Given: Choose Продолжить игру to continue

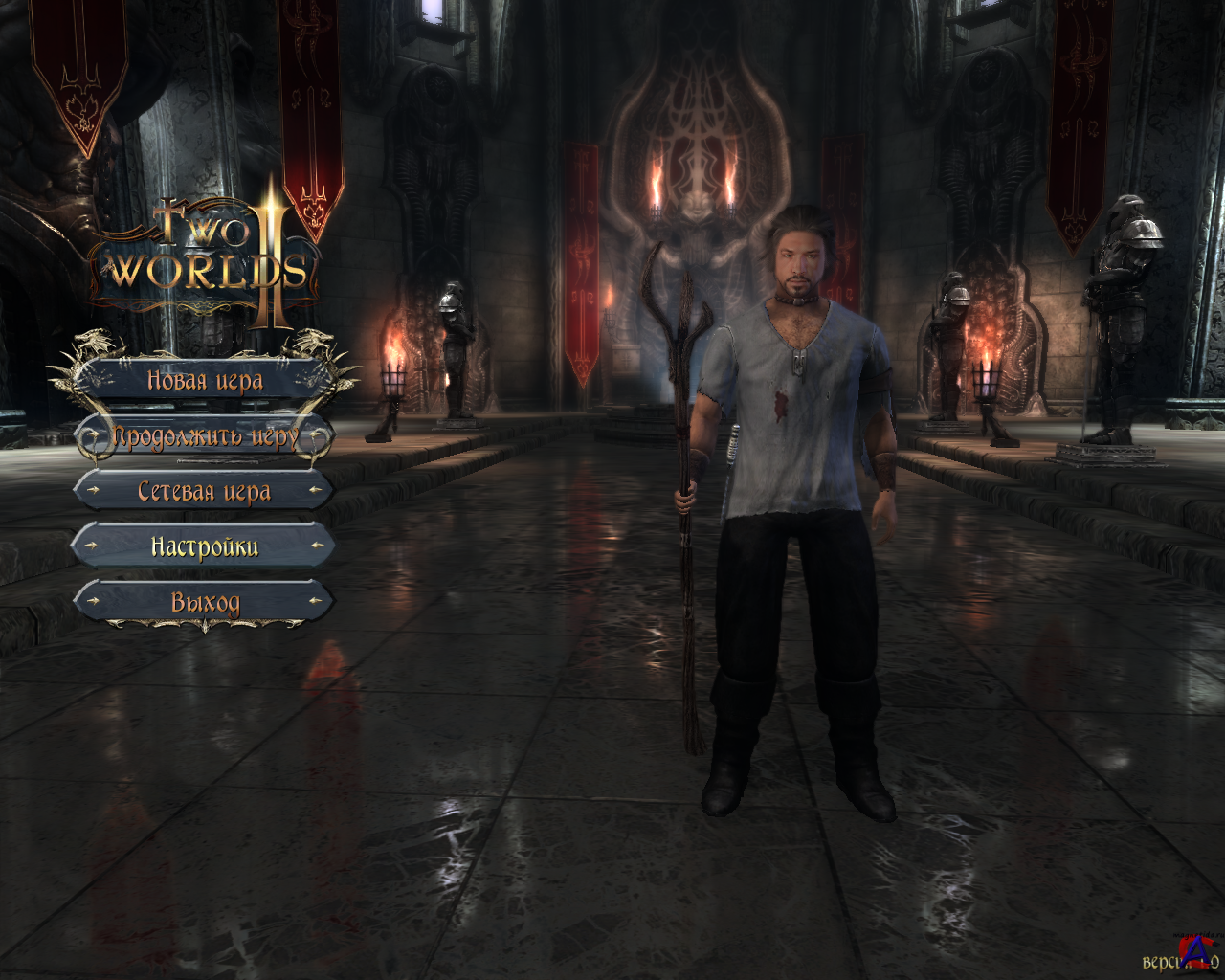Looking at the screenshot, I should (x=204, y=437).
